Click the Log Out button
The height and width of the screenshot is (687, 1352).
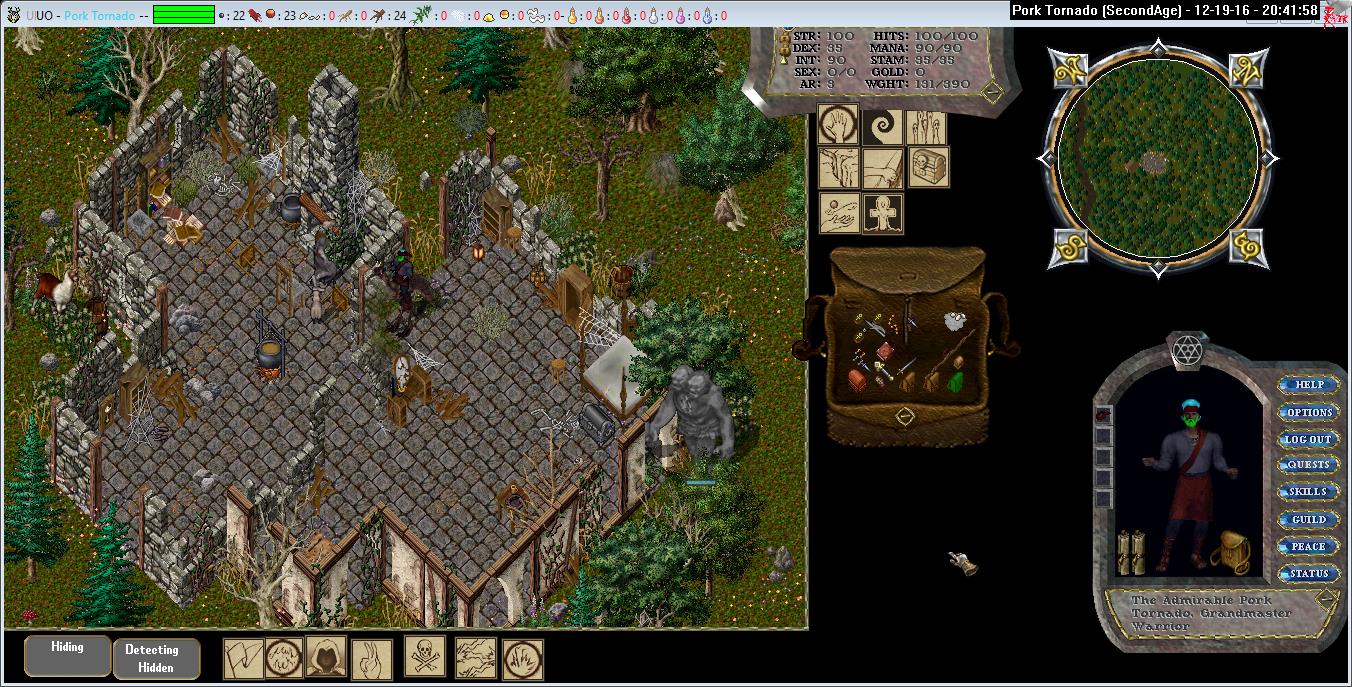[1309, 439]
